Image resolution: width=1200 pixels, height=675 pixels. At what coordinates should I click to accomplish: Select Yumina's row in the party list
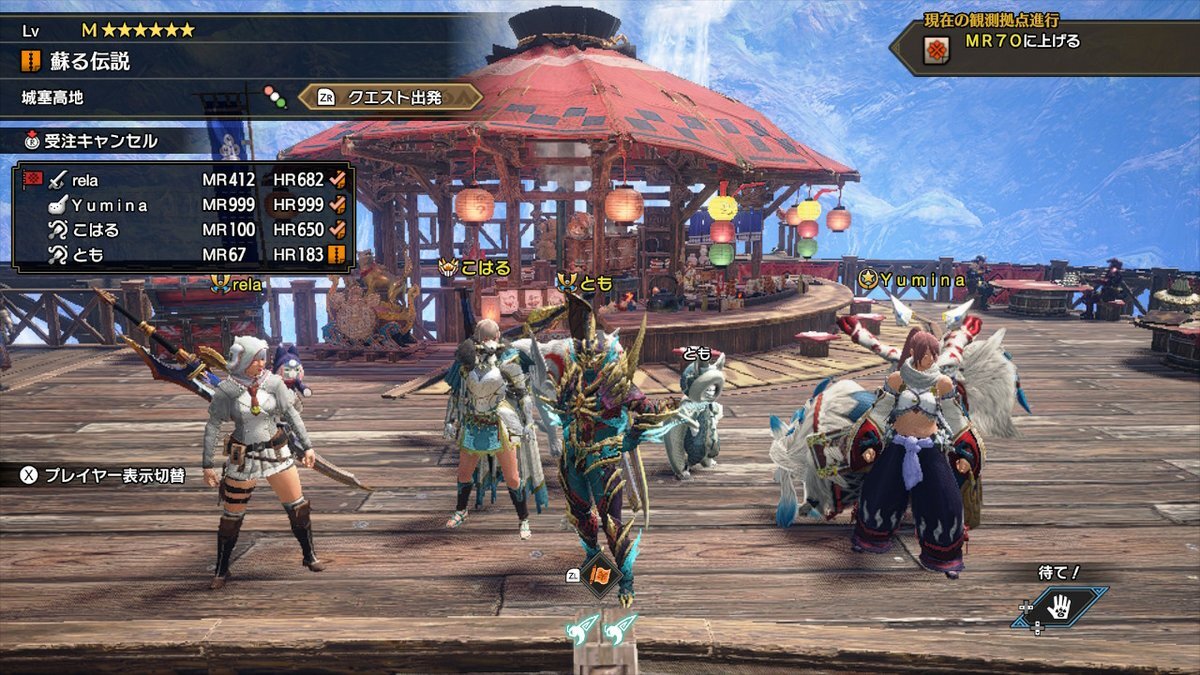pyautogui.click(x=185, y=205)
